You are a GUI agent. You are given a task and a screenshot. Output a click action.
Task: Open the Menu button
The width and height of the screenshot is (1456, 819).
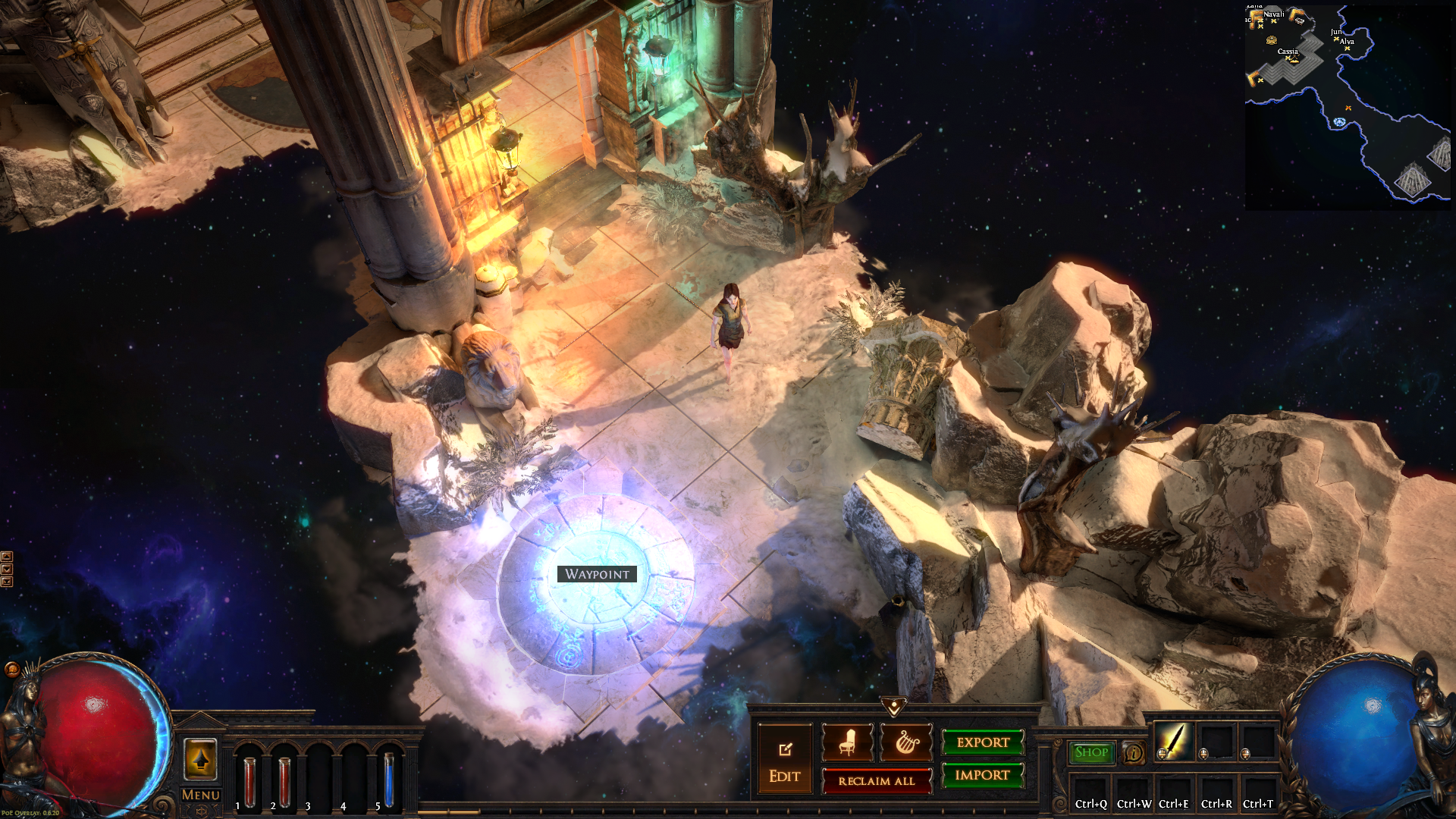click(201, 795)
